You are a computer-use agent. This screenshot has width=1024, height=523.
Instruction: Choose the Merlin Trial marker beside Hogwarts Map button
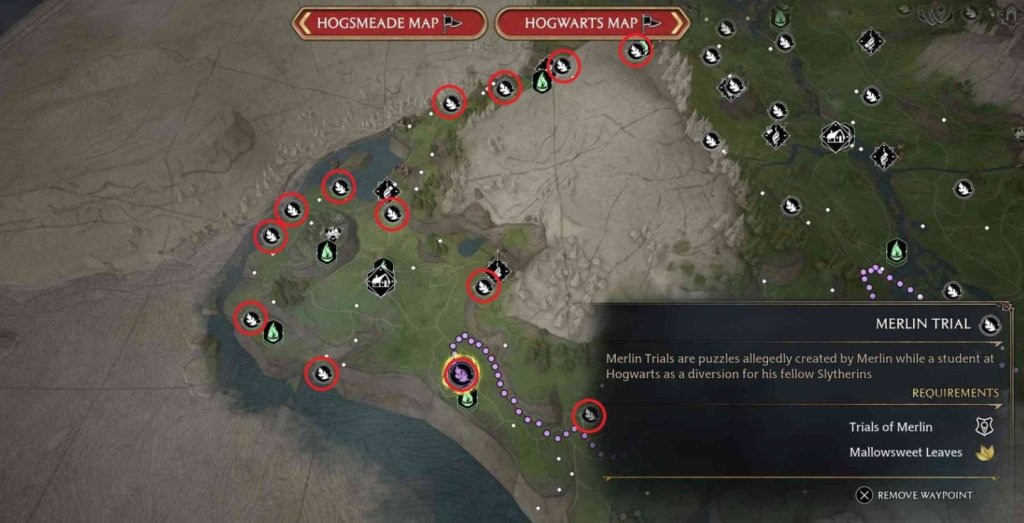(636, 49)
